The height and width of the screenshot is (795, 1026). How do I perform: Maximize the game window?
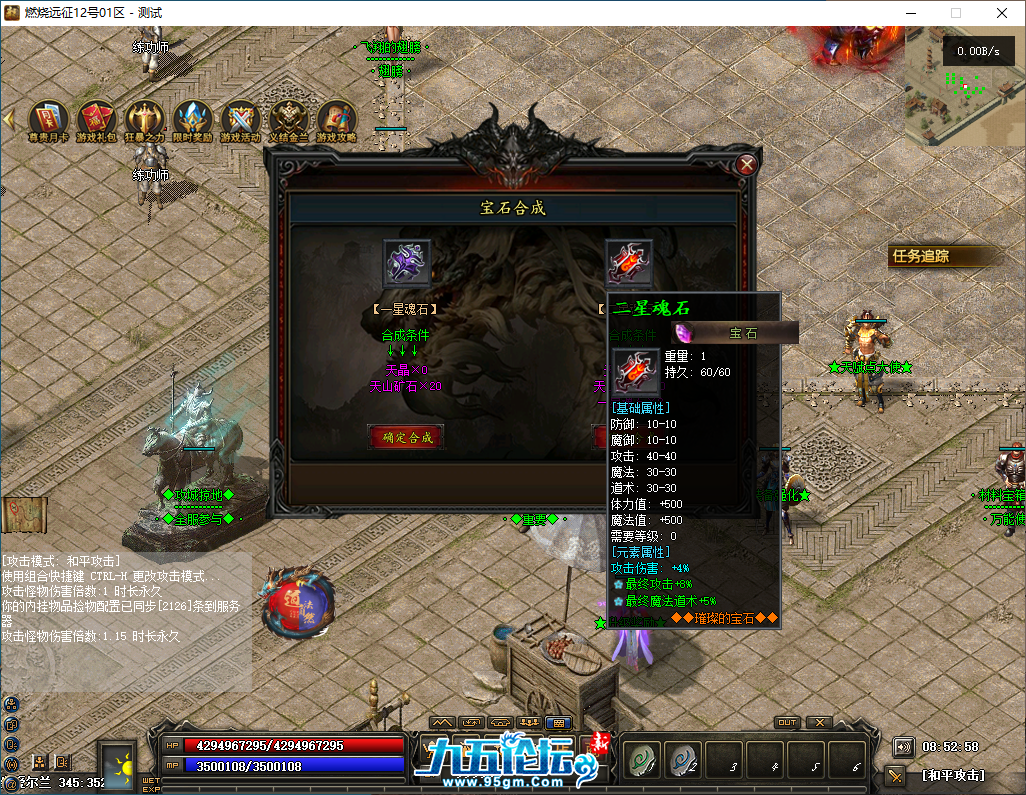point(955,13)
